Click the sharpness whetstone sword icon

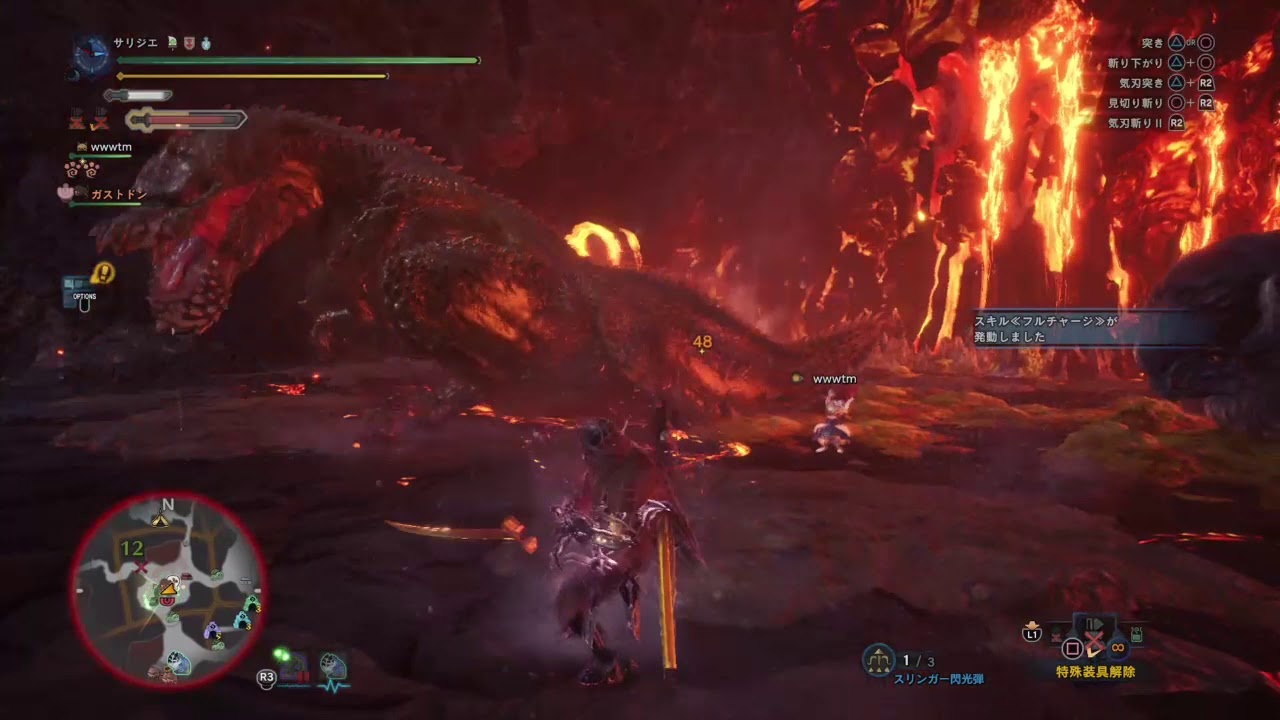tap(136, 94)
